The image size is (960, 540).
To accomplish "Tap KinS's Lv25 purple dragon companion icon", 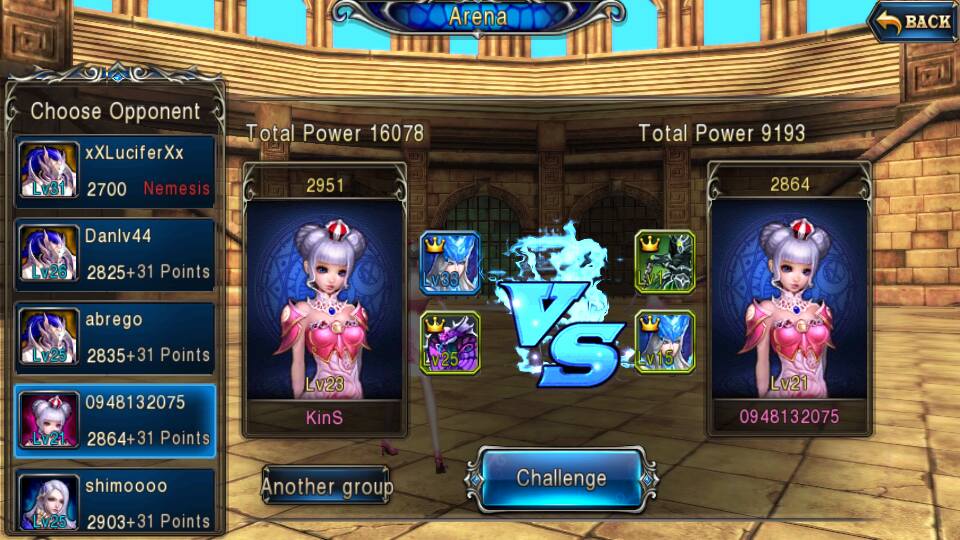I will coord(449,343).
